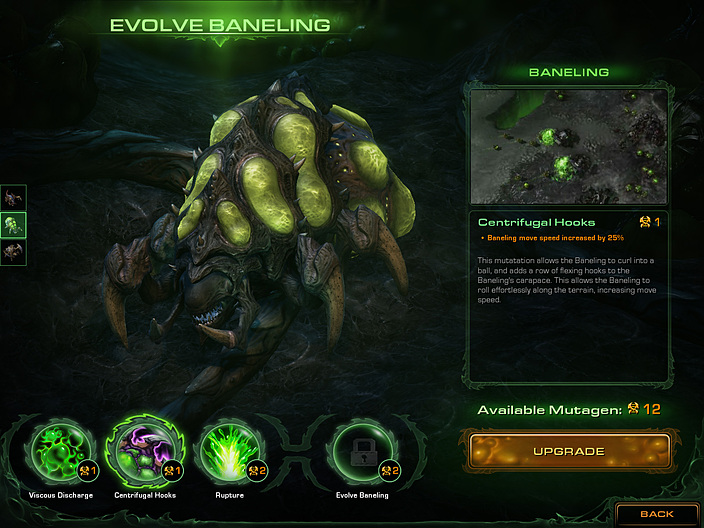704x528 pixels.
Task: Select the green Baneling unit tab
Action: point(14,225)
